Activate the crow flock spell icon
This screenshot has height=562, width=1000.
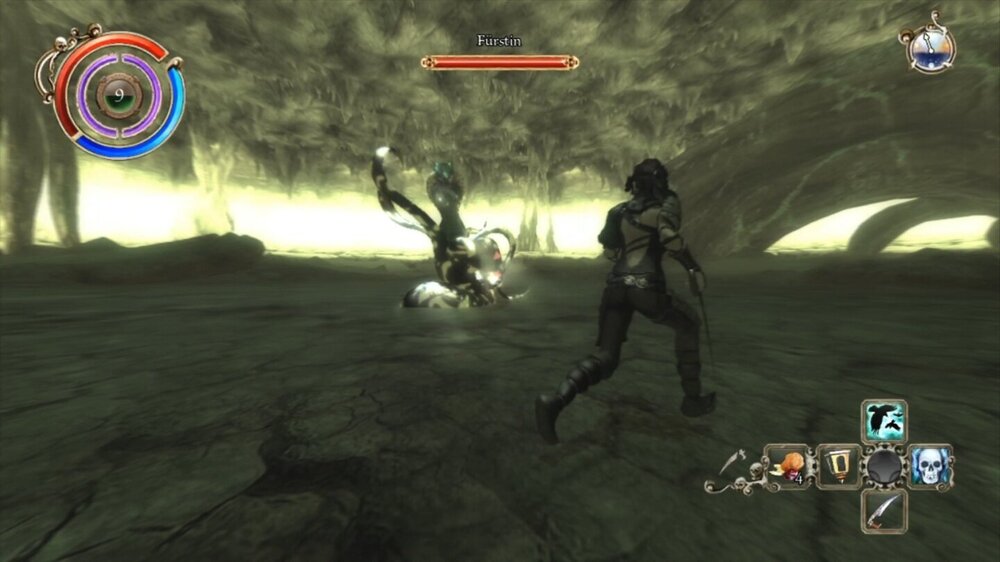coord(884,421)
